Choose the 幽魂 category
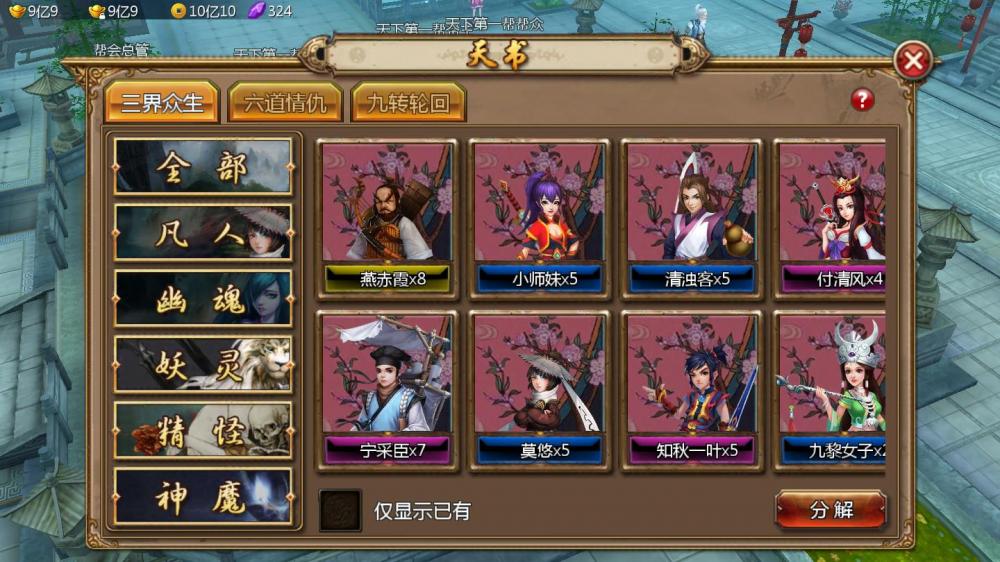This screenshot has height=562, width=1000. [203, 298]
